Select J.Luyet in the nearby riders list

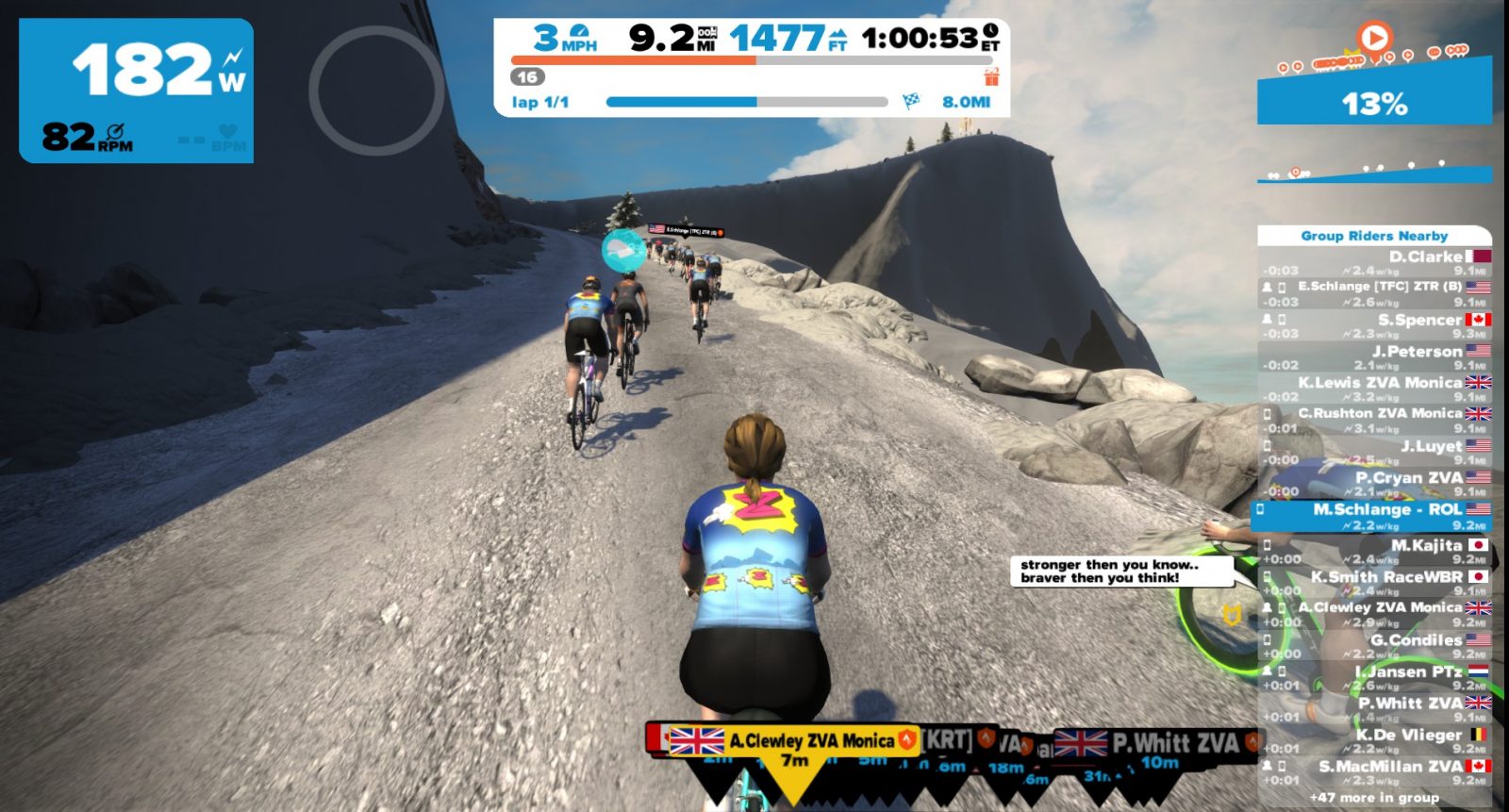click(1375, 452)
